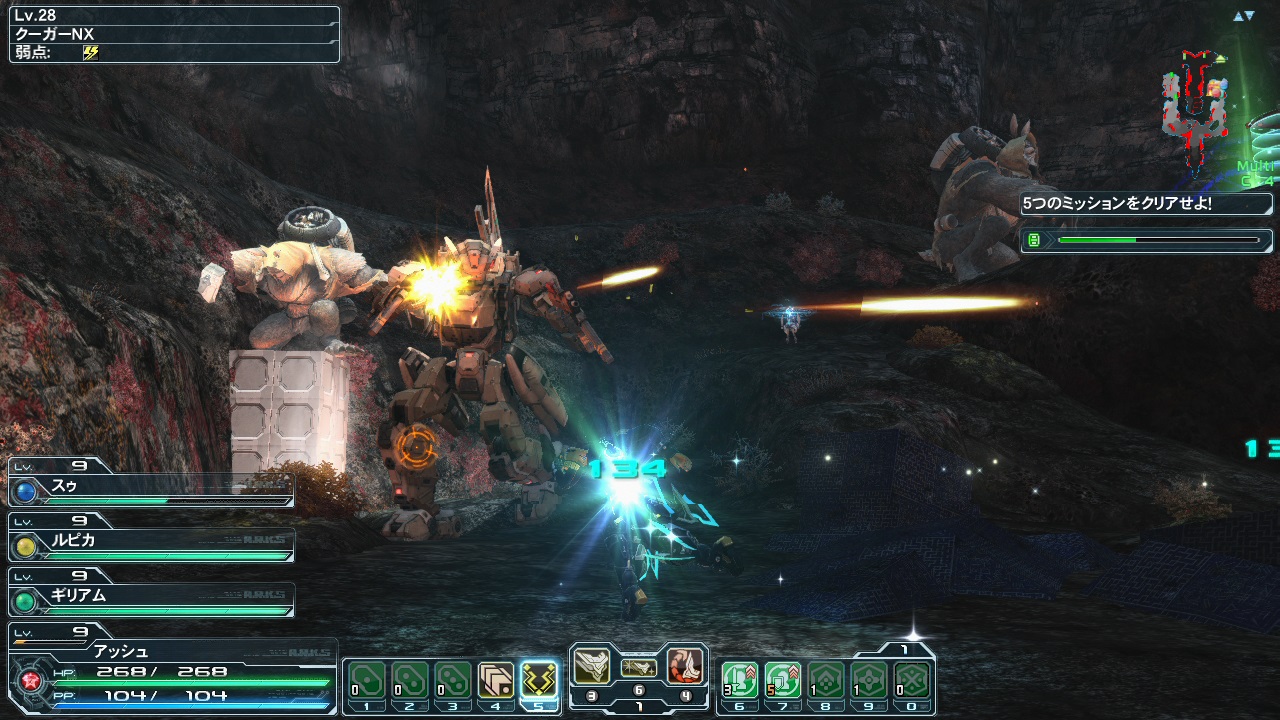Use the hexagon item in slot 8
This screenshot has width=1280, height=720.
coord(826,680)
